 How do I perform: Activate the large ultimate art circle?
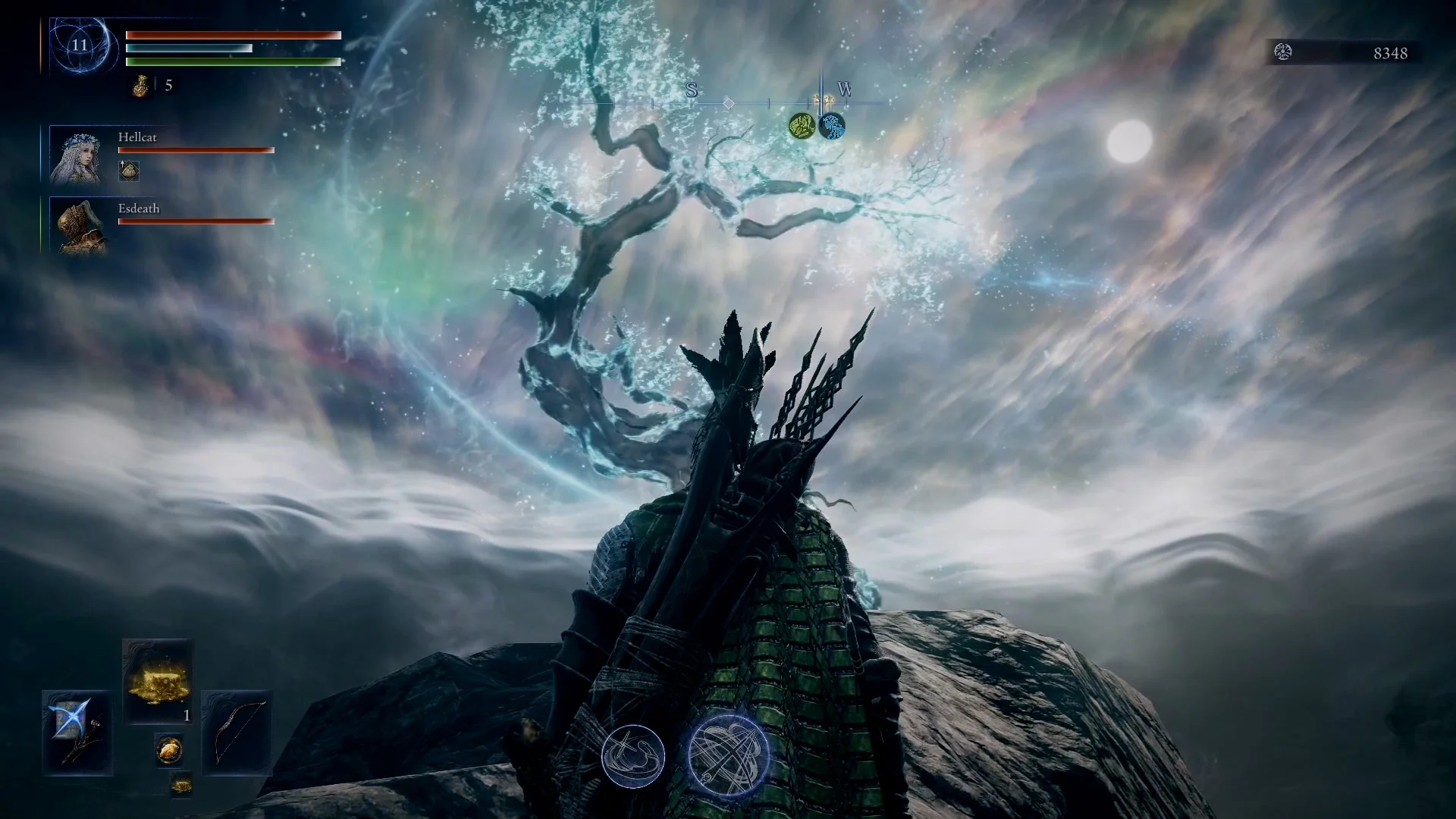728,755
